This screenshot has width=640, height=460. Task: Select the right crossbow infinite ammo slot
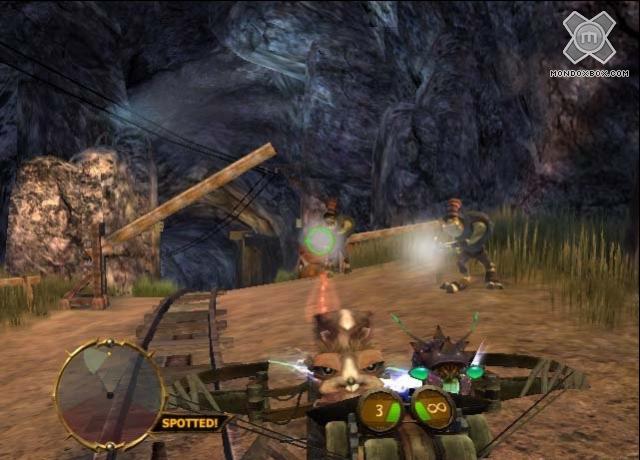434,409
